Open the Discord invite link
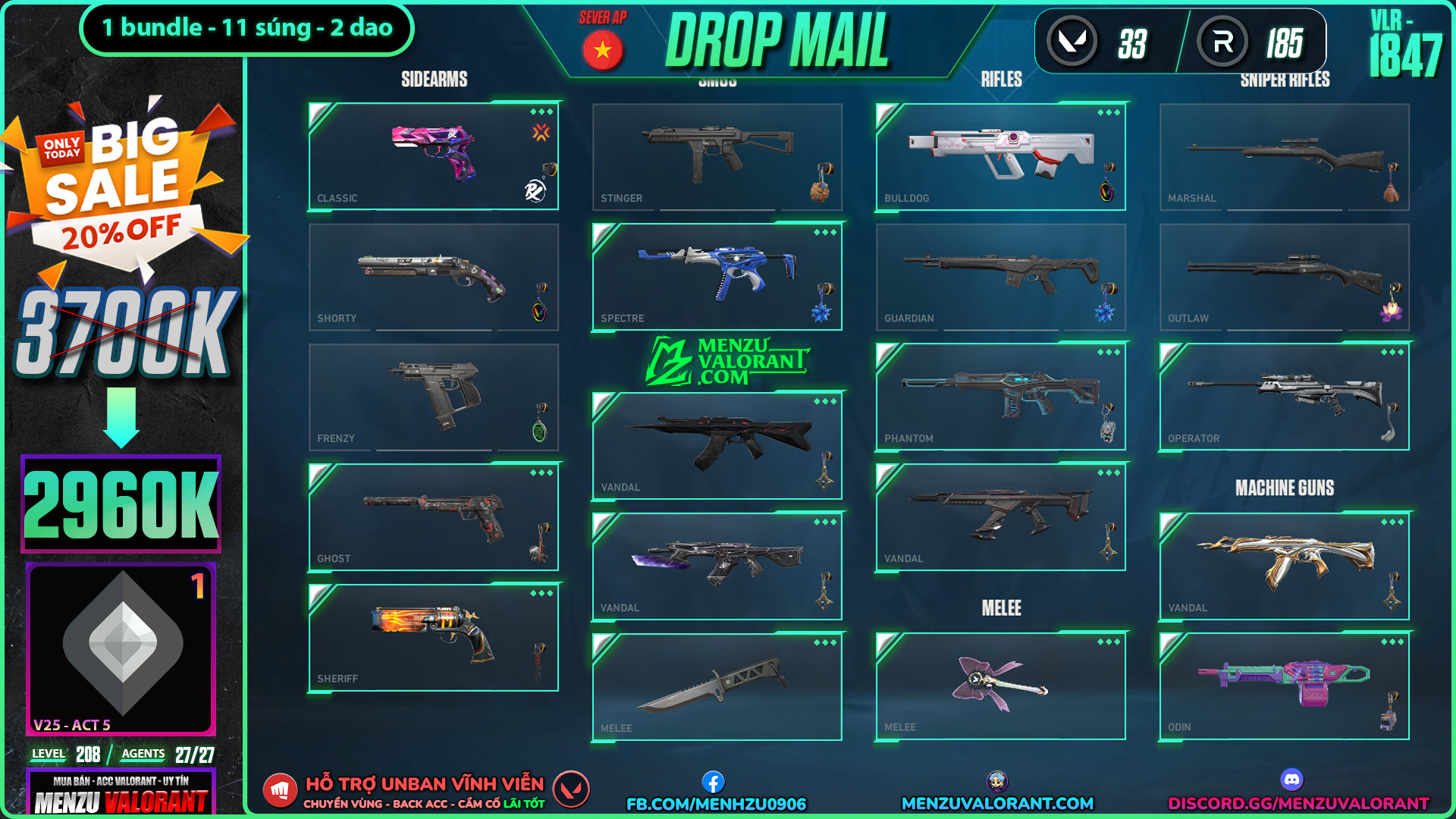 [x=1298, y=803]
